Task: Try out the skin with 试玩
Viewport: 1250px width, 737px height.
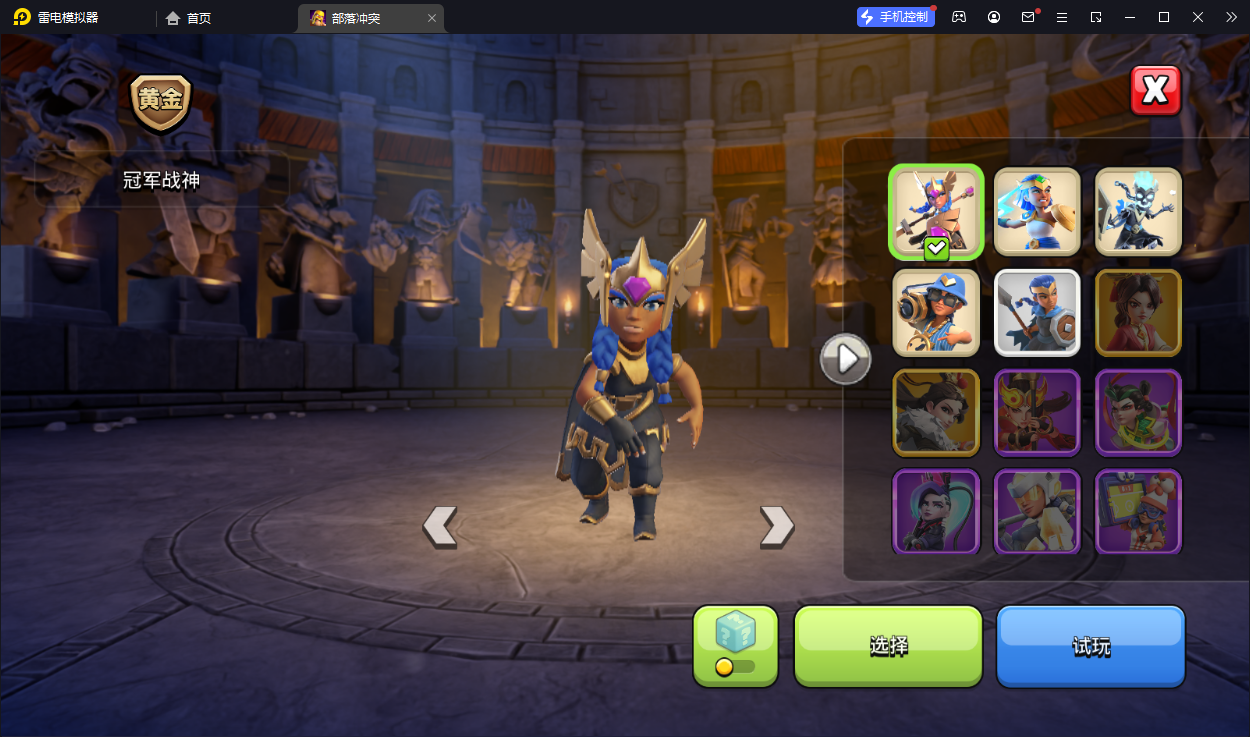Action: coord(1090,645)
